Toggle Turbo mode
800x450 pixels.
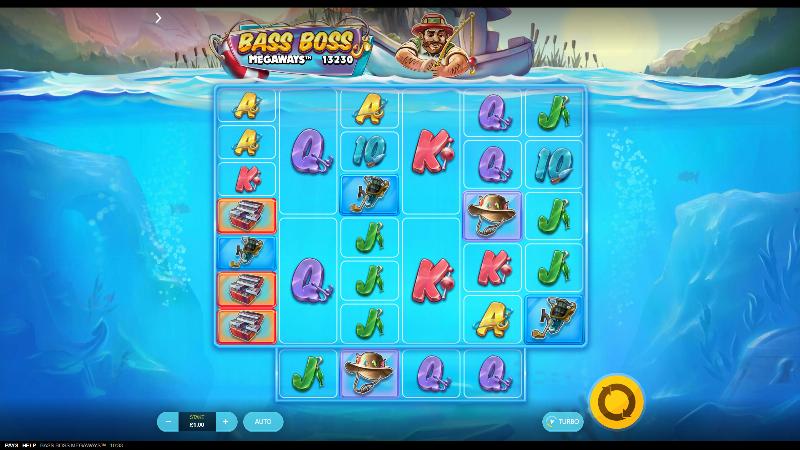563,422
